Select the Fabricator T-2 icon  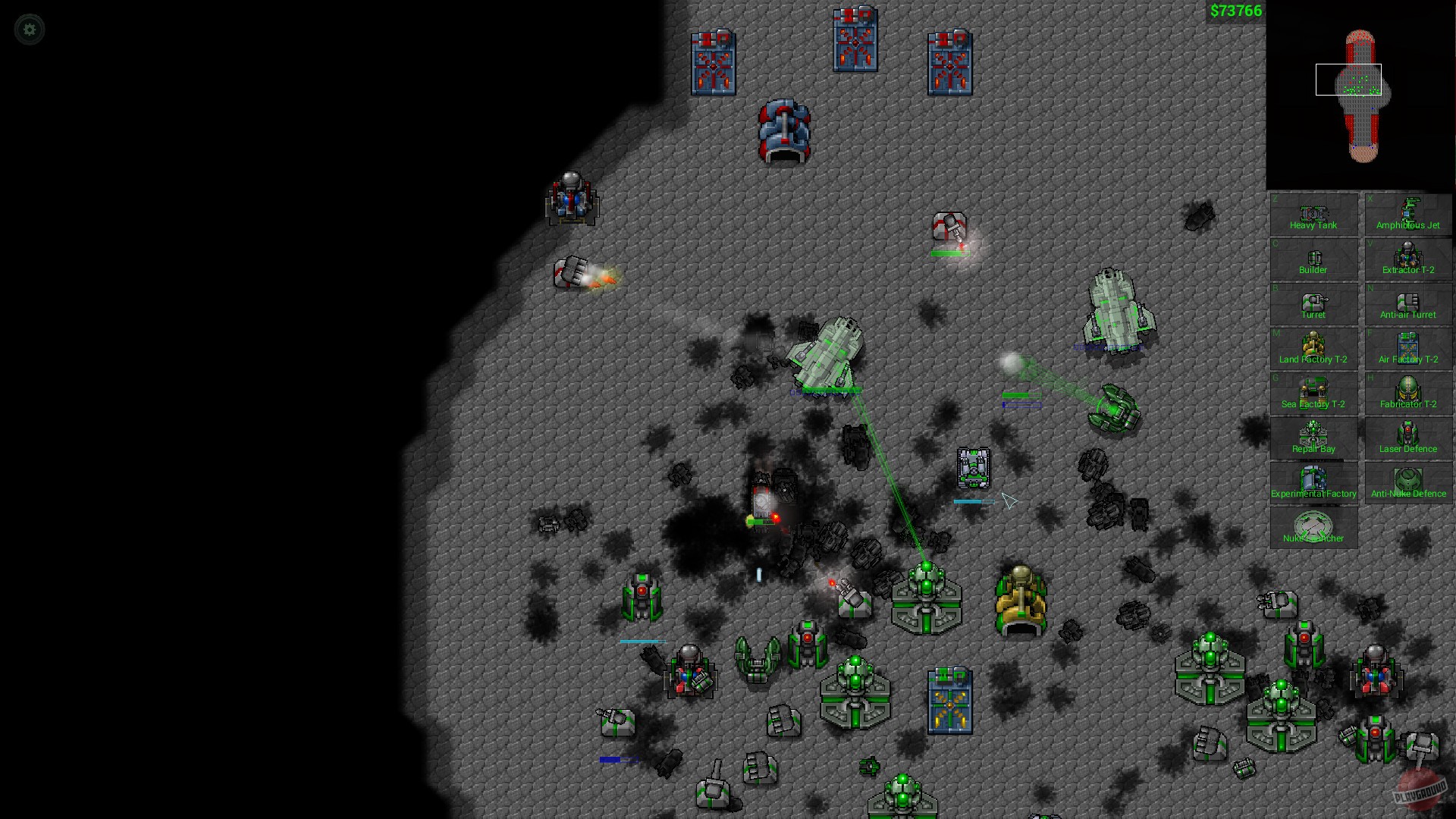pyautogui.click(x=1407, y=394)
